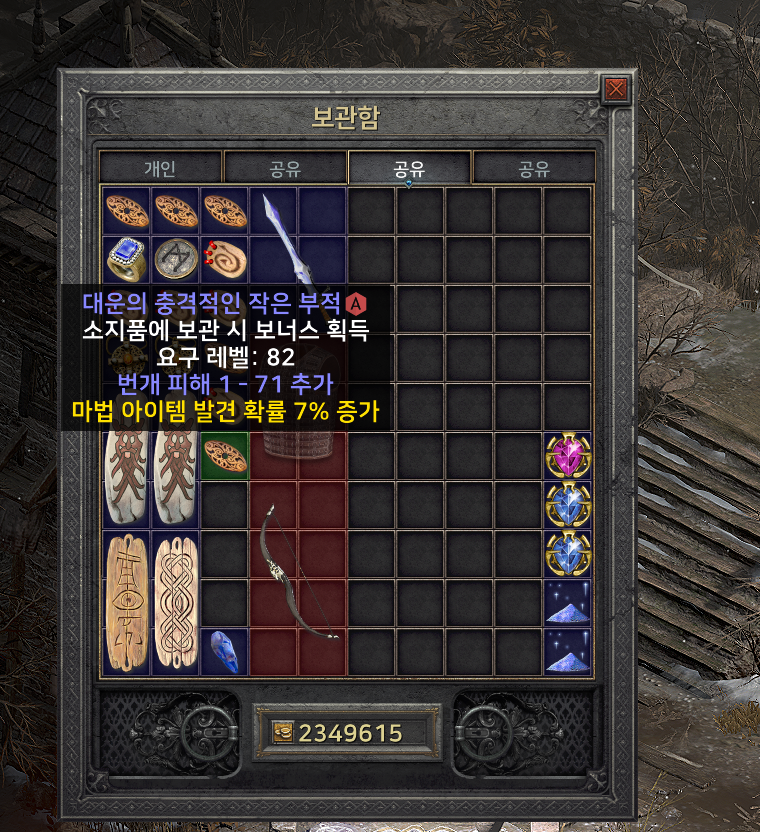Pick up the pink gold-framed jewel
Viewport: 760px width, 832px height.
pyautogui.click(x=567, y=456)
